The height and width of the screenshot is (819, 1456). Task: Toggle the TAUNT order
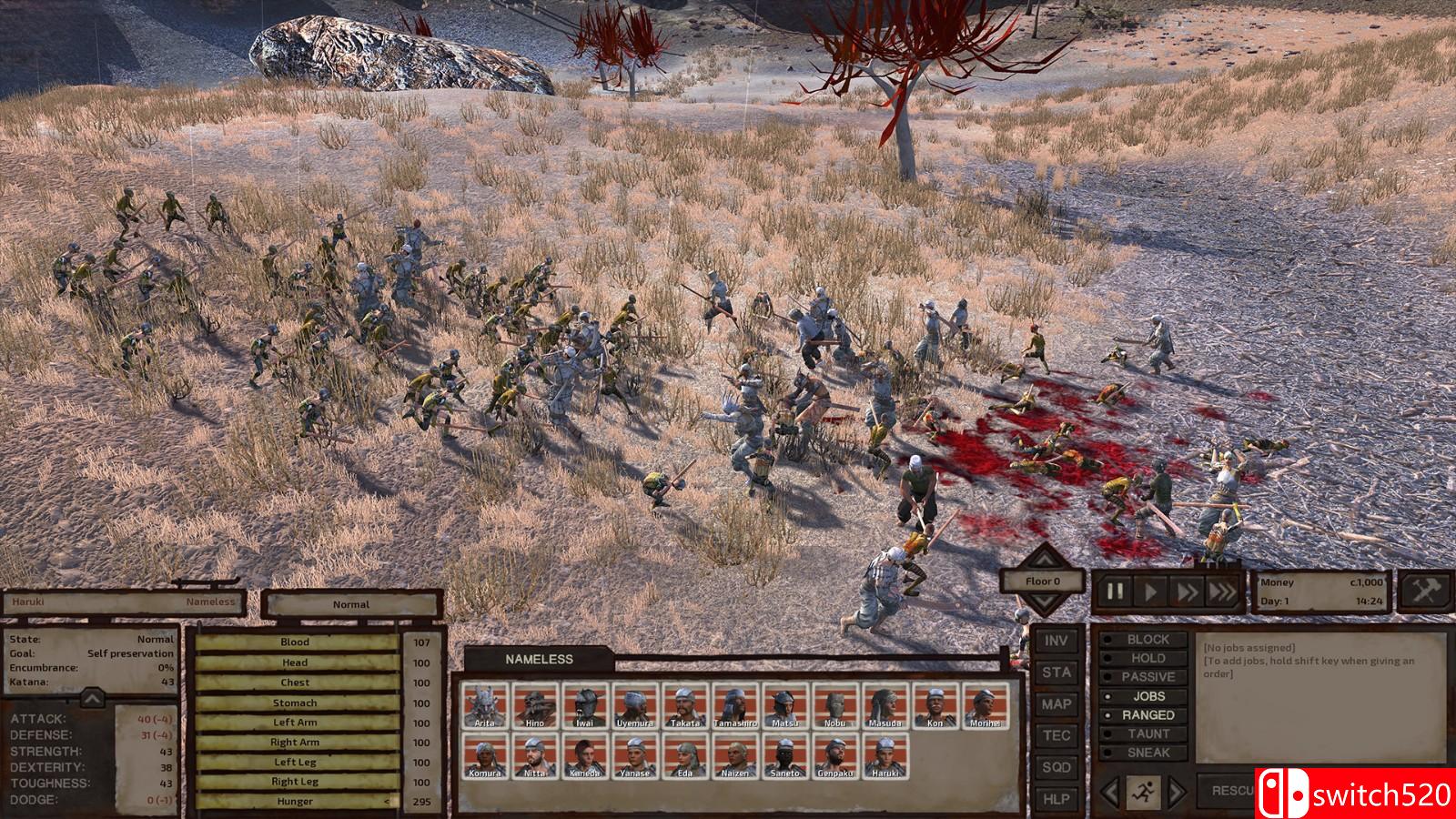point(1148,733)
